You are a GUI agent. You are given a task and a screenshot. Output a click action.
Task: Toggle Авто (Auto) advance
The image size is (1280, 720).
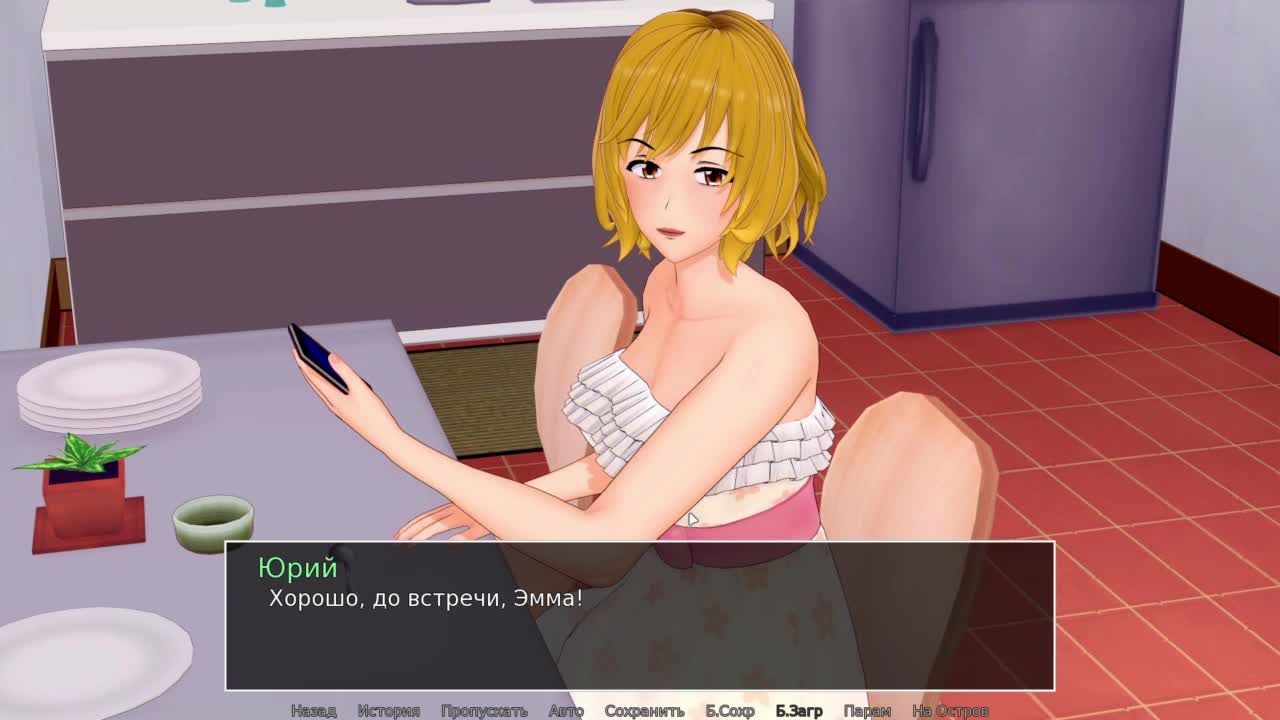pos(566,711)
